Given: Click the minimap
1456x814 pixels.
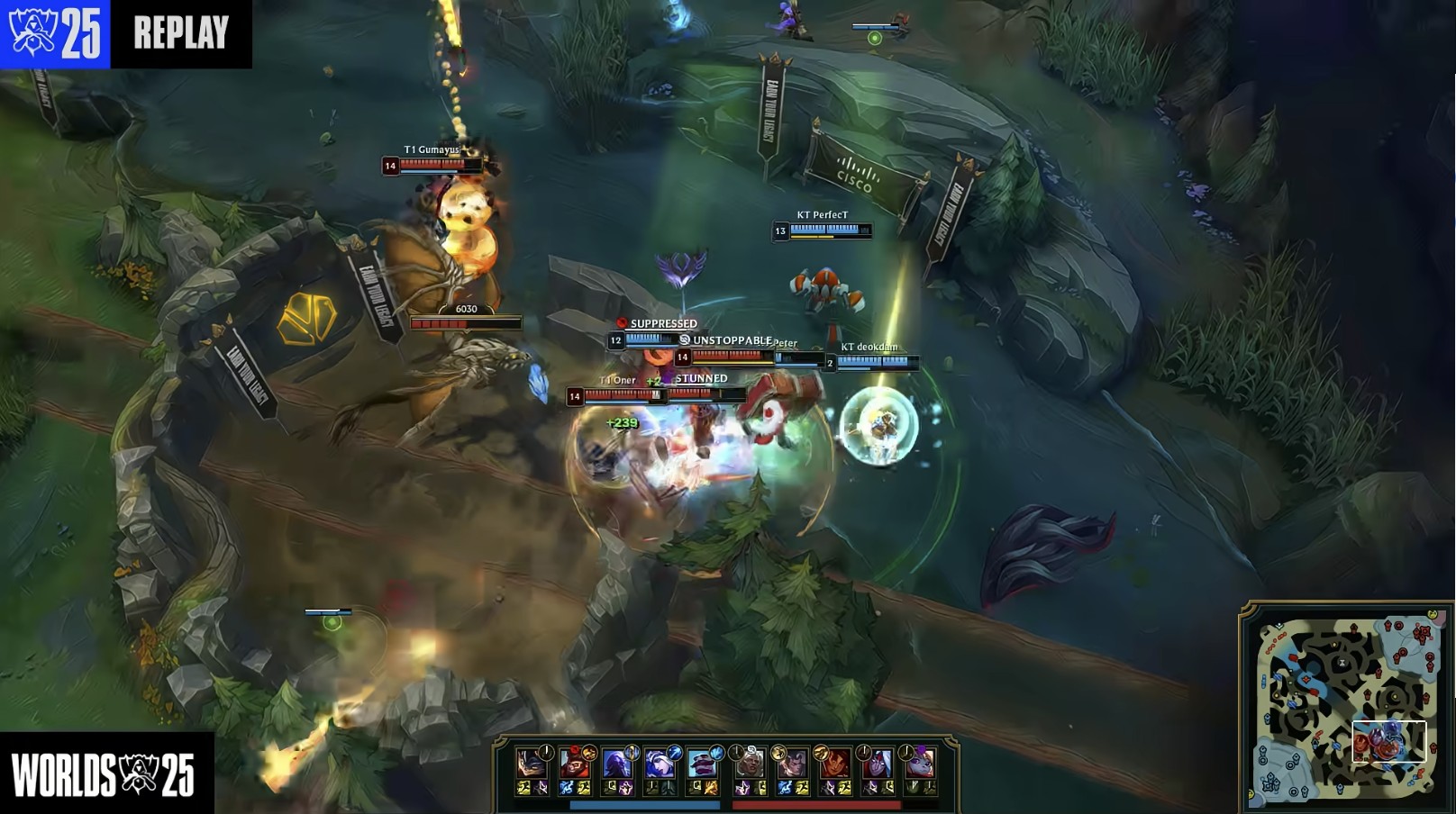Looking at the screenshot, I should coord(1346,708).
